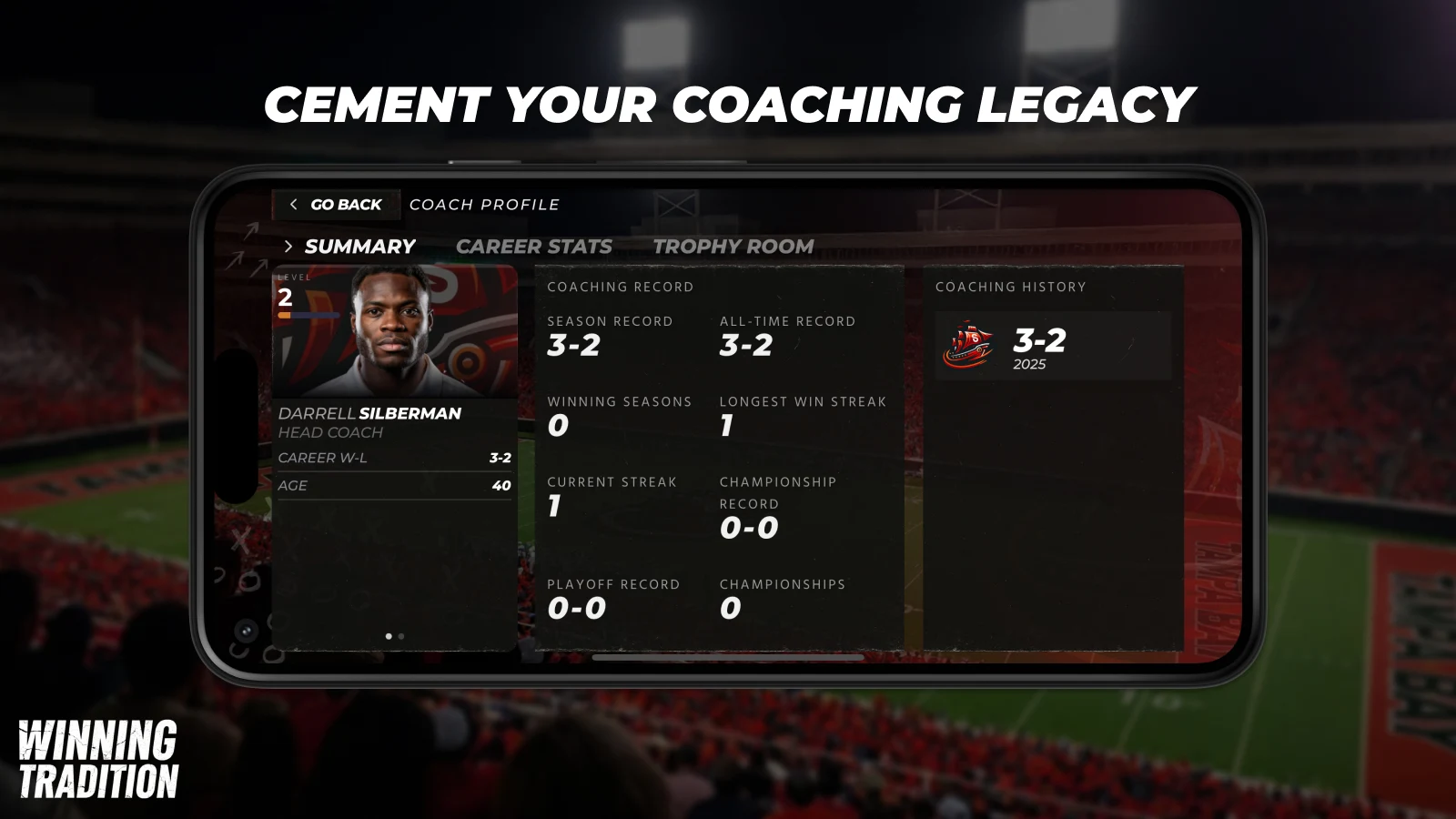Select the Summary tab
1456x819 pixels.
point(359,247)
